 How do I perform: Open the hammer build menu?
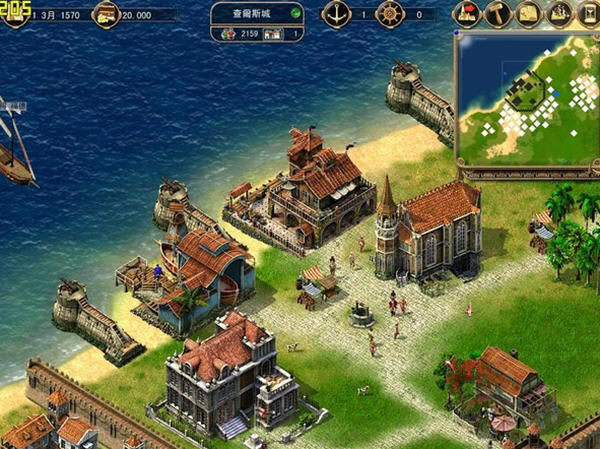click(x=497, y=14)
